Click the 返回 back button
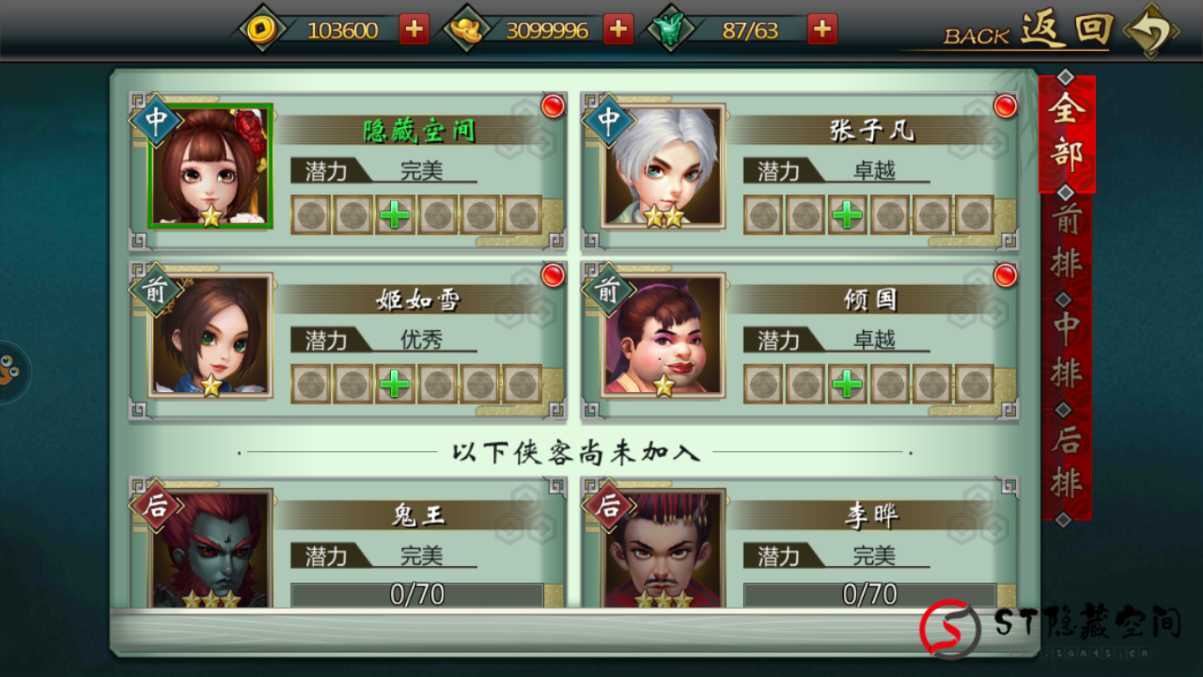The image size is (1203, 677). (1065, 31)
